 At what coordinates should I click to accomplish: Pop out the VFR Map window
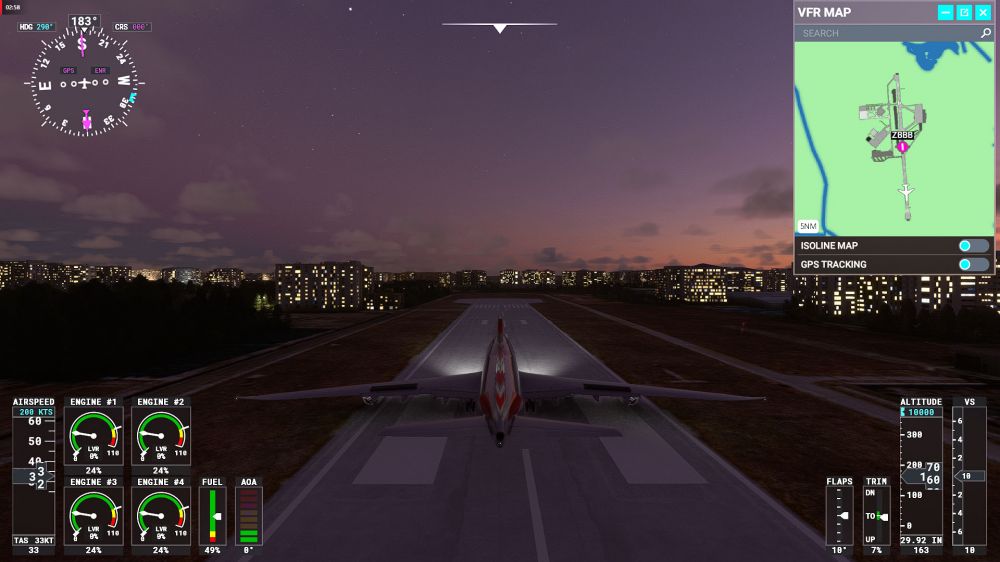[964, 13]
